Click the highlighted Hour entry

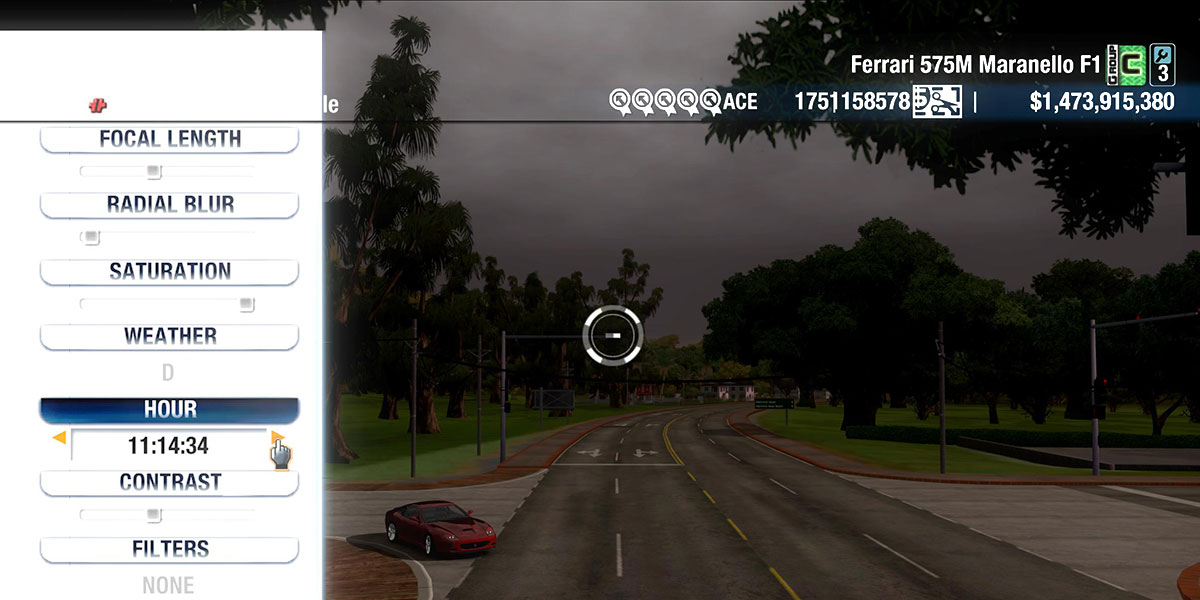click(169, 410)
